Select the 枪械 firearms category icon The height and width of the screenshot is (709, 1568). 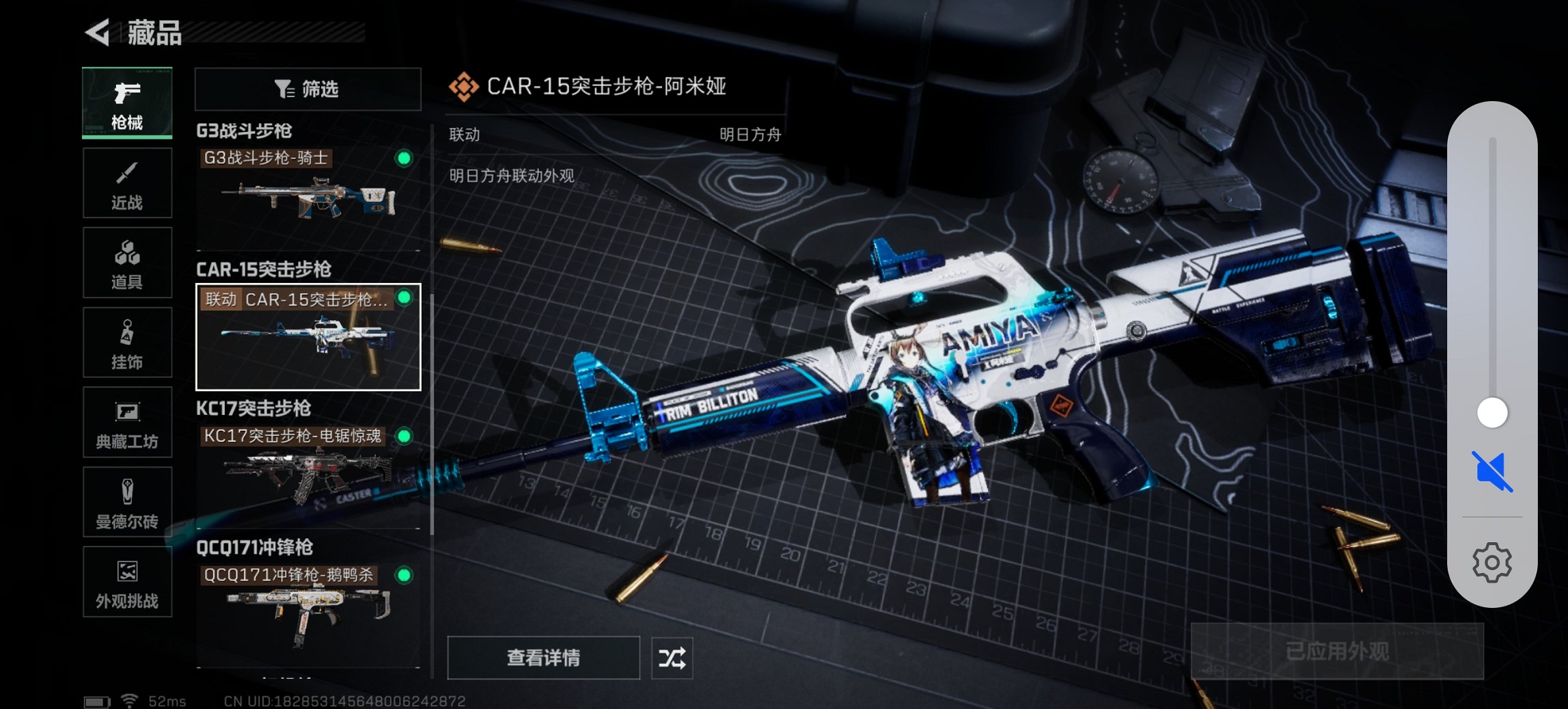pos(127,103)
